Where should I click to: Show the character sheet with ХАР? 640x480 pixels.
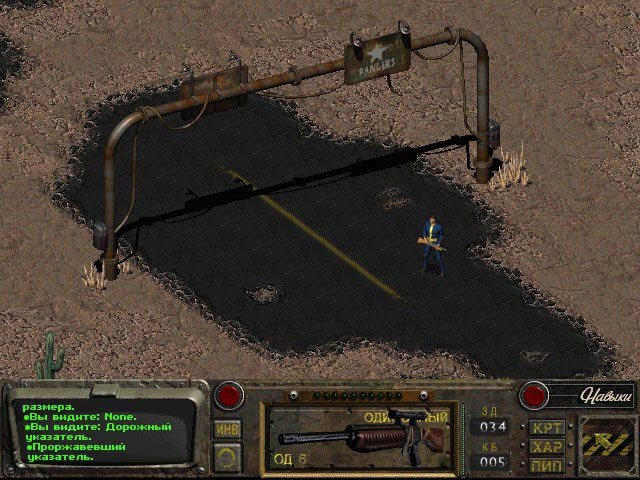coord(547,446)
